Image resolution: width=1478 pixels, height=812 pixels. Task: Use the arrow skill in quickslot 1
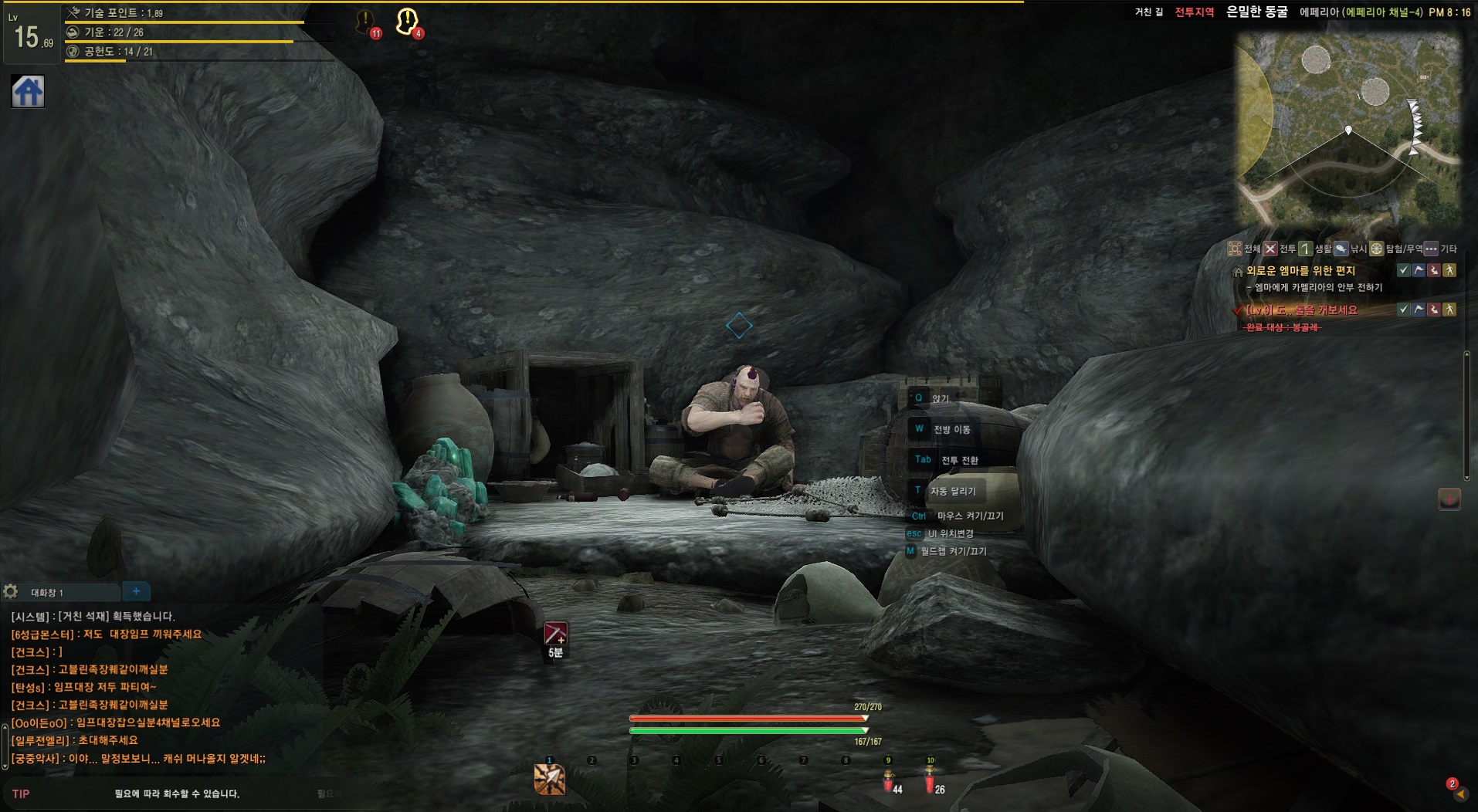click(x=549, y=780)
